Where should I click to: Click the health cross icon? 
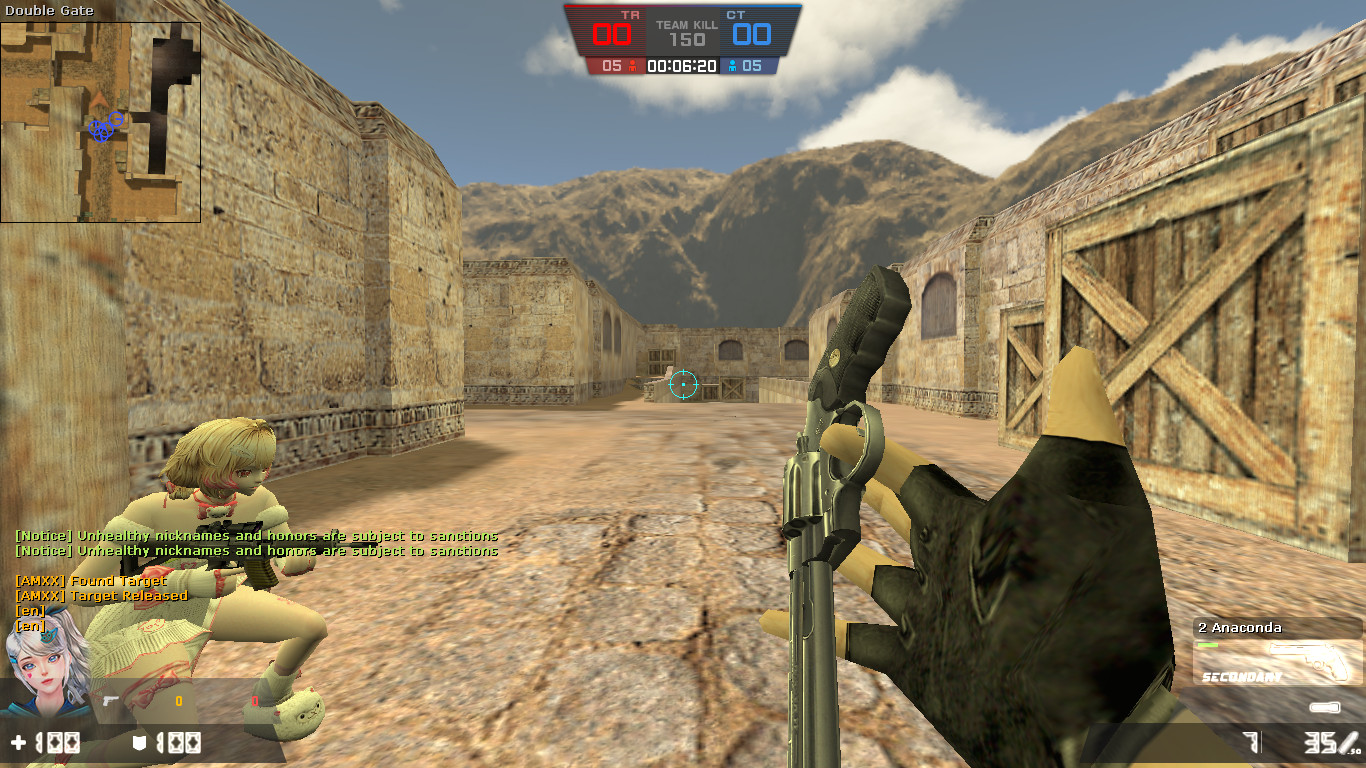coord(18,742)
